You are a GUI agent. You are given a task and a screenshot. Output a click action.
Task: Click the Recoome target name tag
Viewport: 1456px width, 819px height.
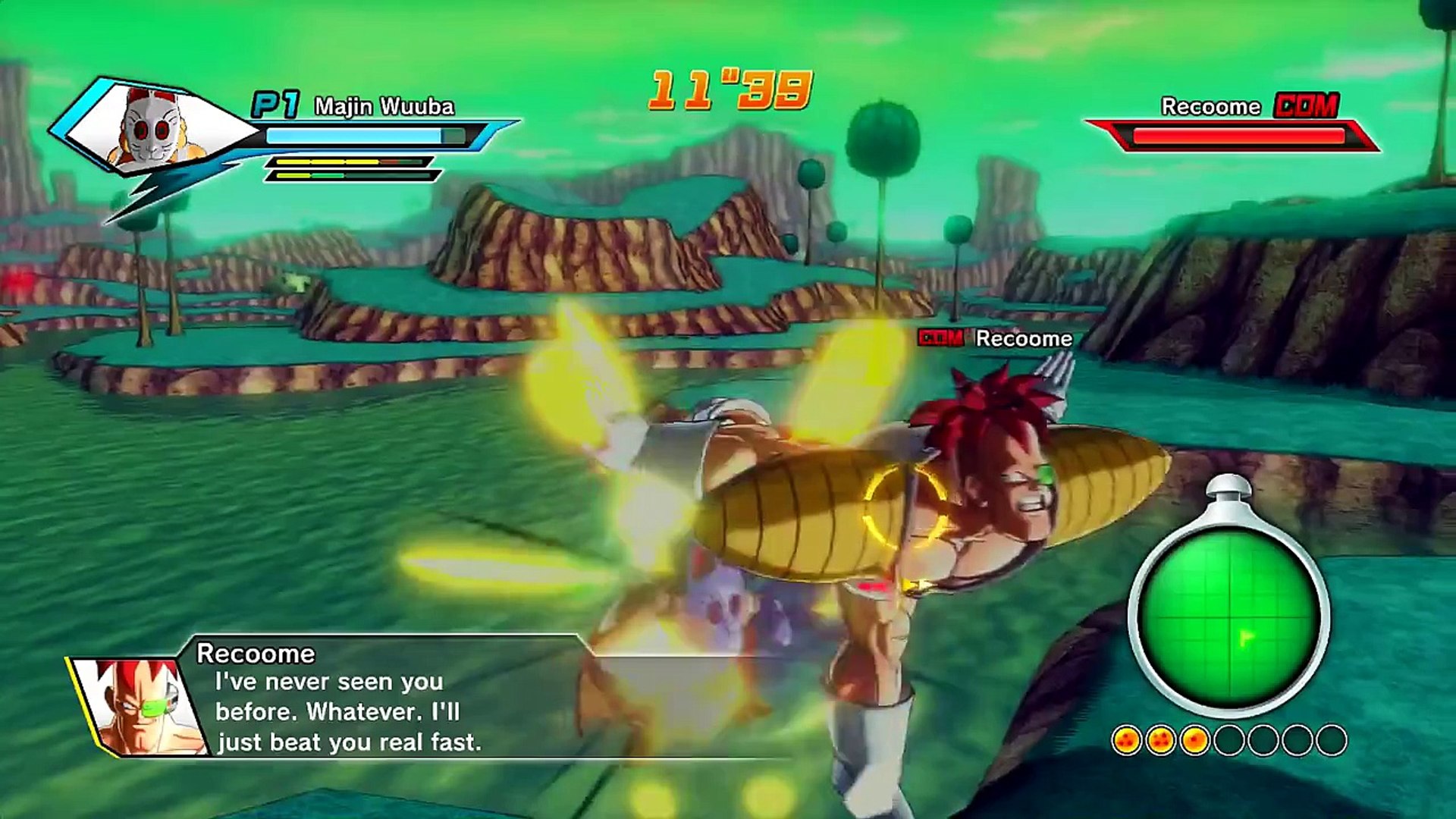(x=1023, y=338)
